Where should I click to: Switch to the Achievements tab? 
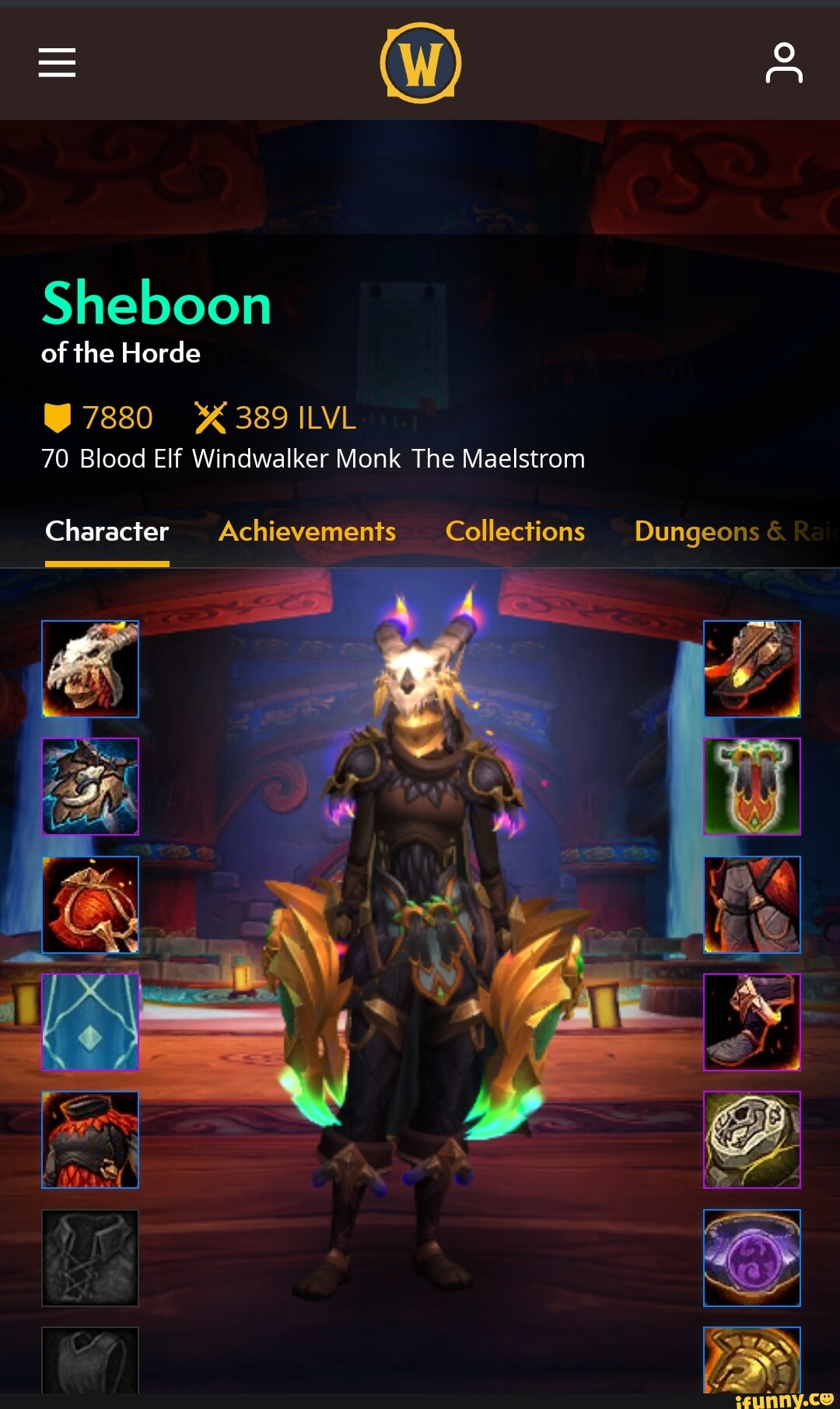point(307,531)
